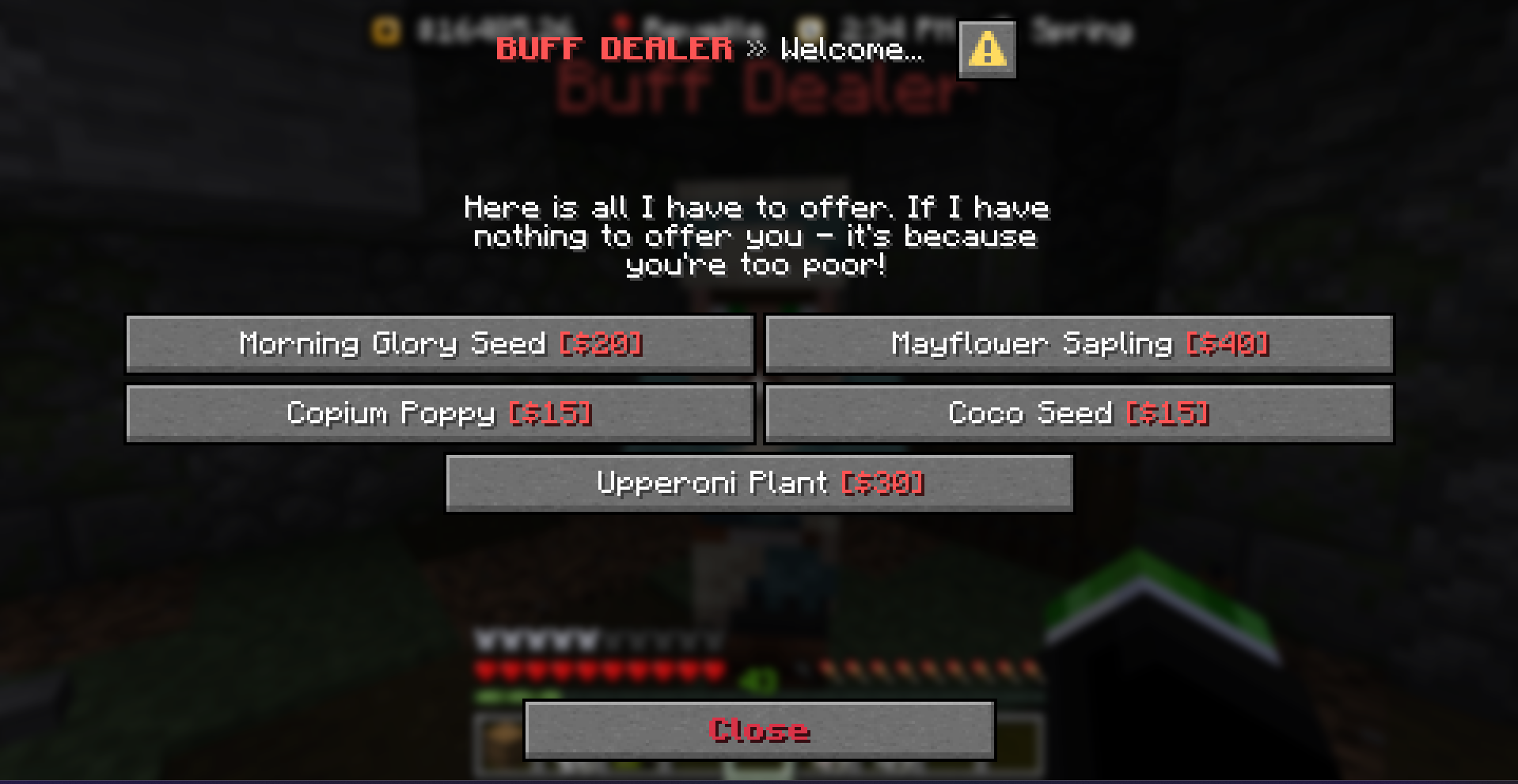Buy the Mayflower Sapling for $40
Screen dimensions: 1518x784
coord(1078,344)
